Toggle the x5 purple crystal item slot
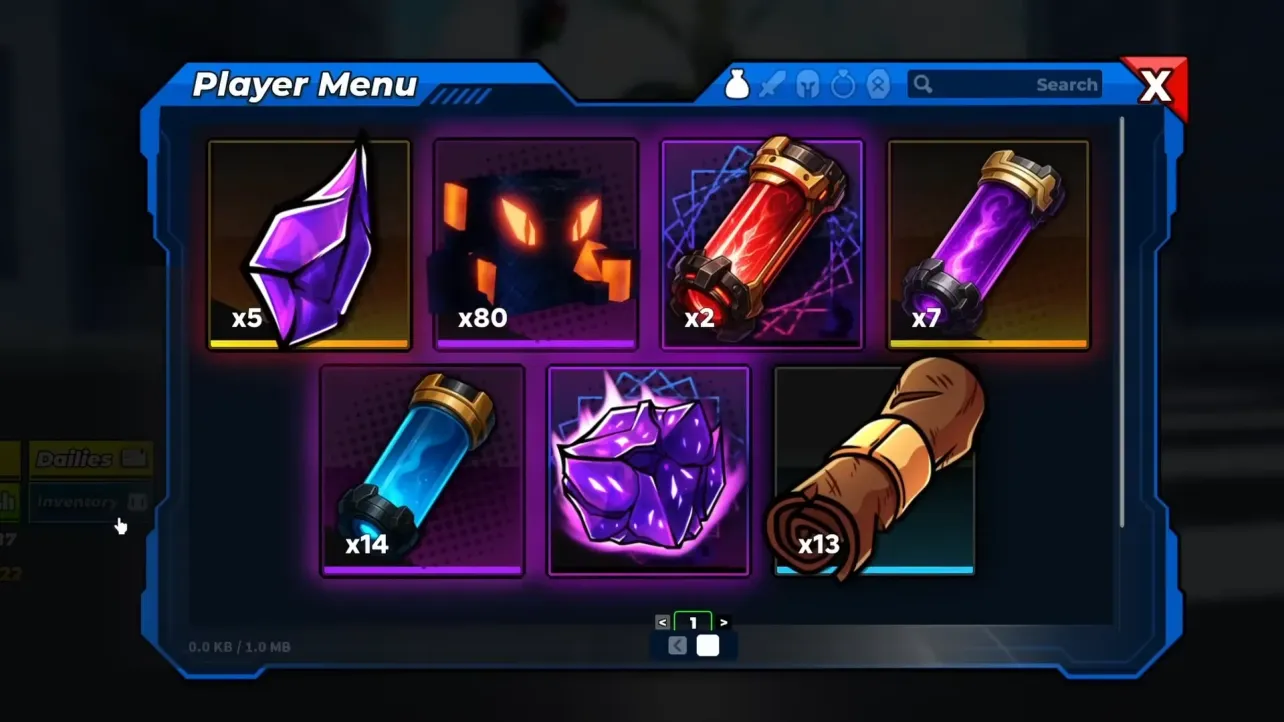The width and height of the screenshot is (1284, 722). click(x=310, y=242)
